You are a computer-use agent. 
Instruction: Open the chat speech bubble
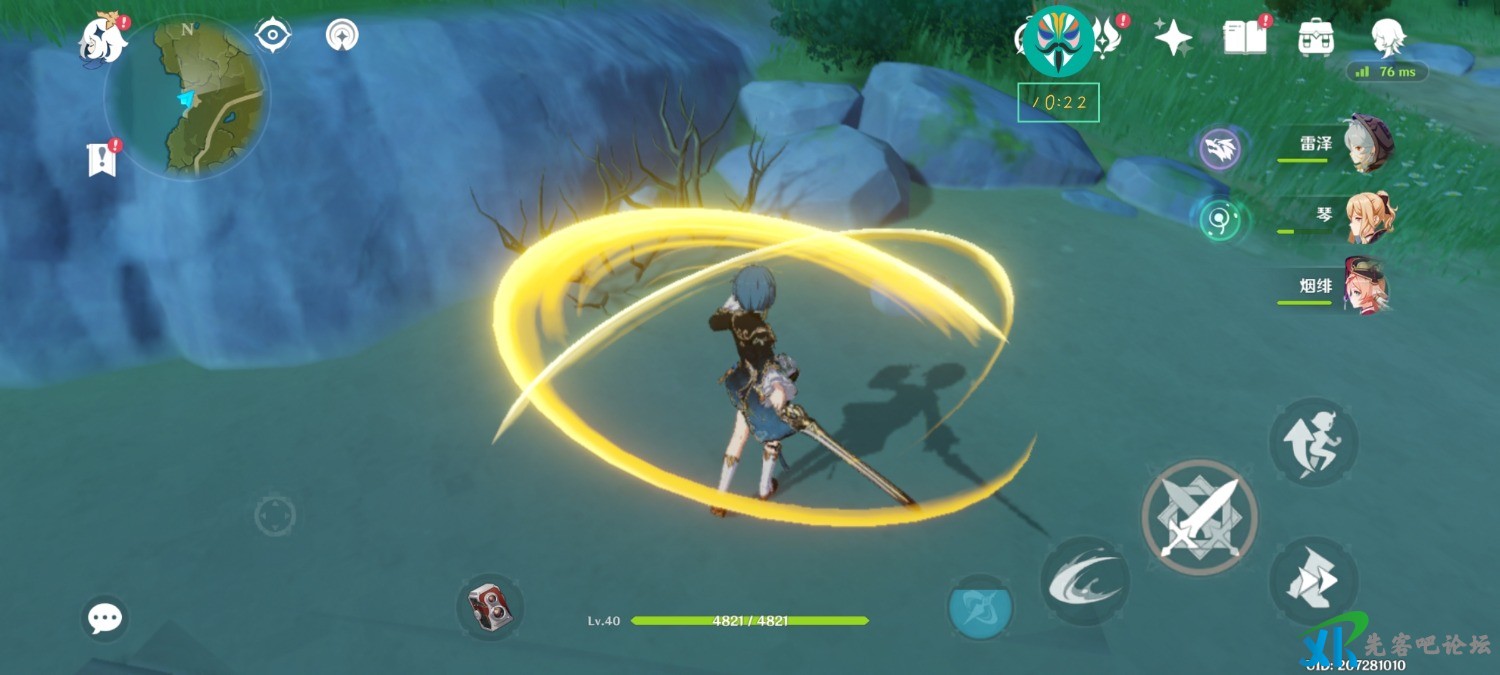[x=105, y=619]
